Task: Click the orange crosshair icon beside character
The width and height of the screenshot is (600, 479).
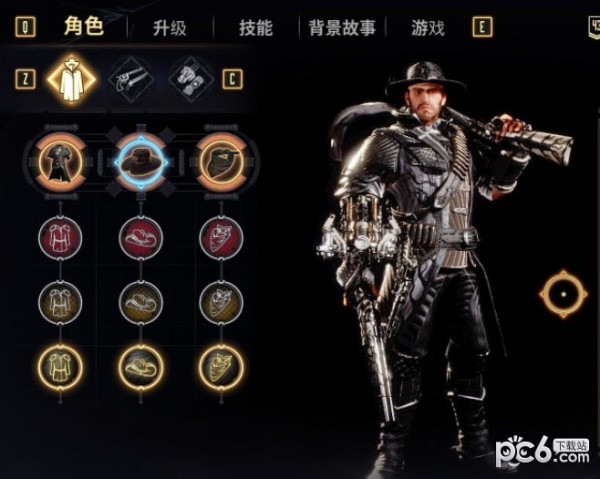Action: point(561,293)
